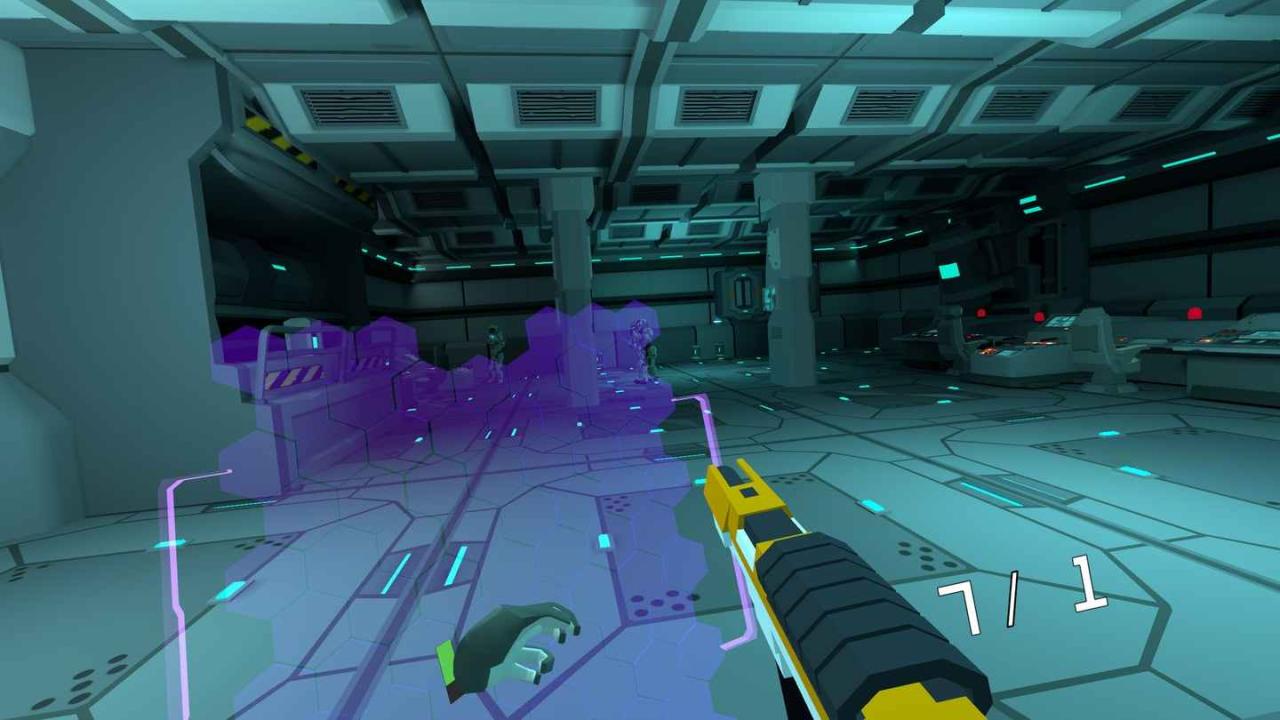1280x720 pixels.
Task: Select the soldier enemy on the hologram map
Action: pos(495,345)
